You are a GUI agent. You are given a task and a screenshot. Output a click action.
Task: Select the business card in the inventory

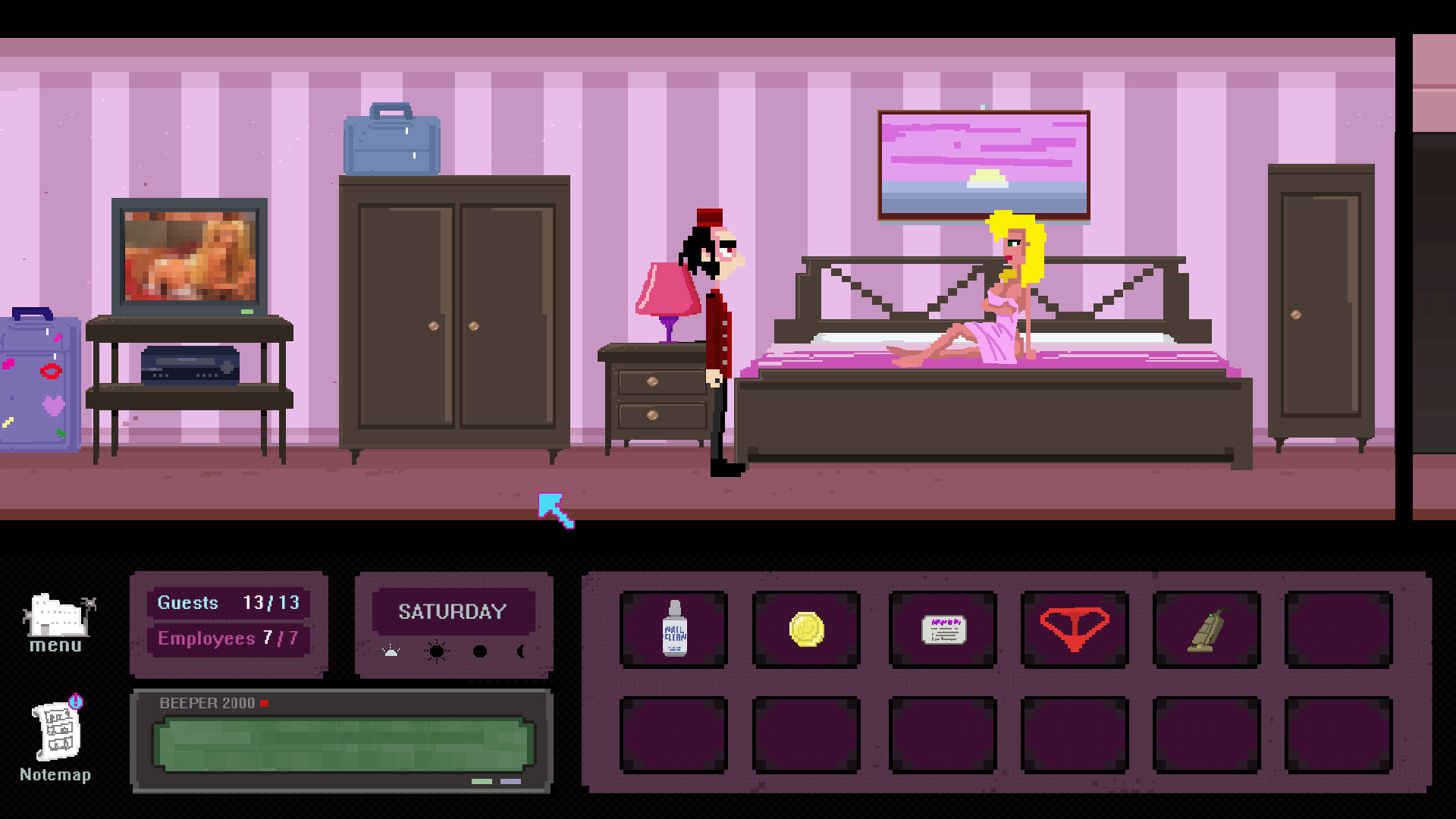click(942, 629)
